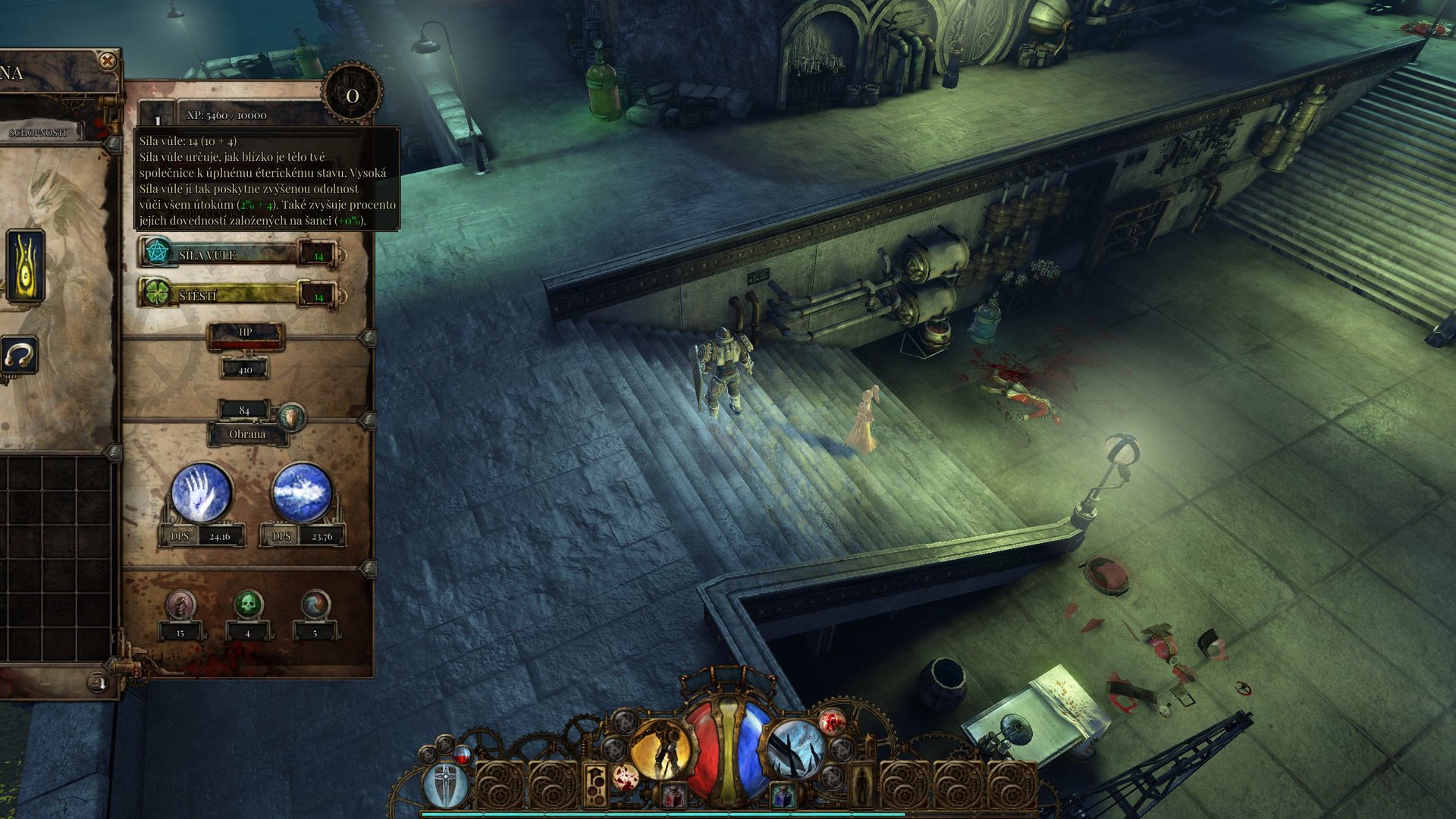
Task: Click the shield emblem next to the Obrana value
Action: click(x=292, y=417)
